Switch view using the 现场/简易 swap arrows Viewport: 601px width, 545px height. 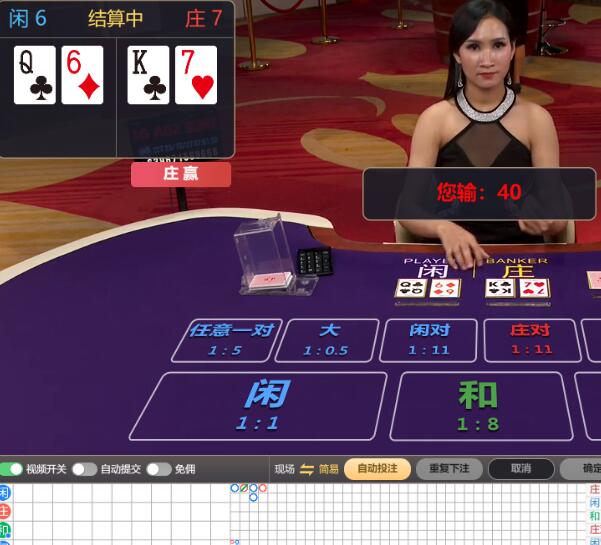click(x=307, y=469)
